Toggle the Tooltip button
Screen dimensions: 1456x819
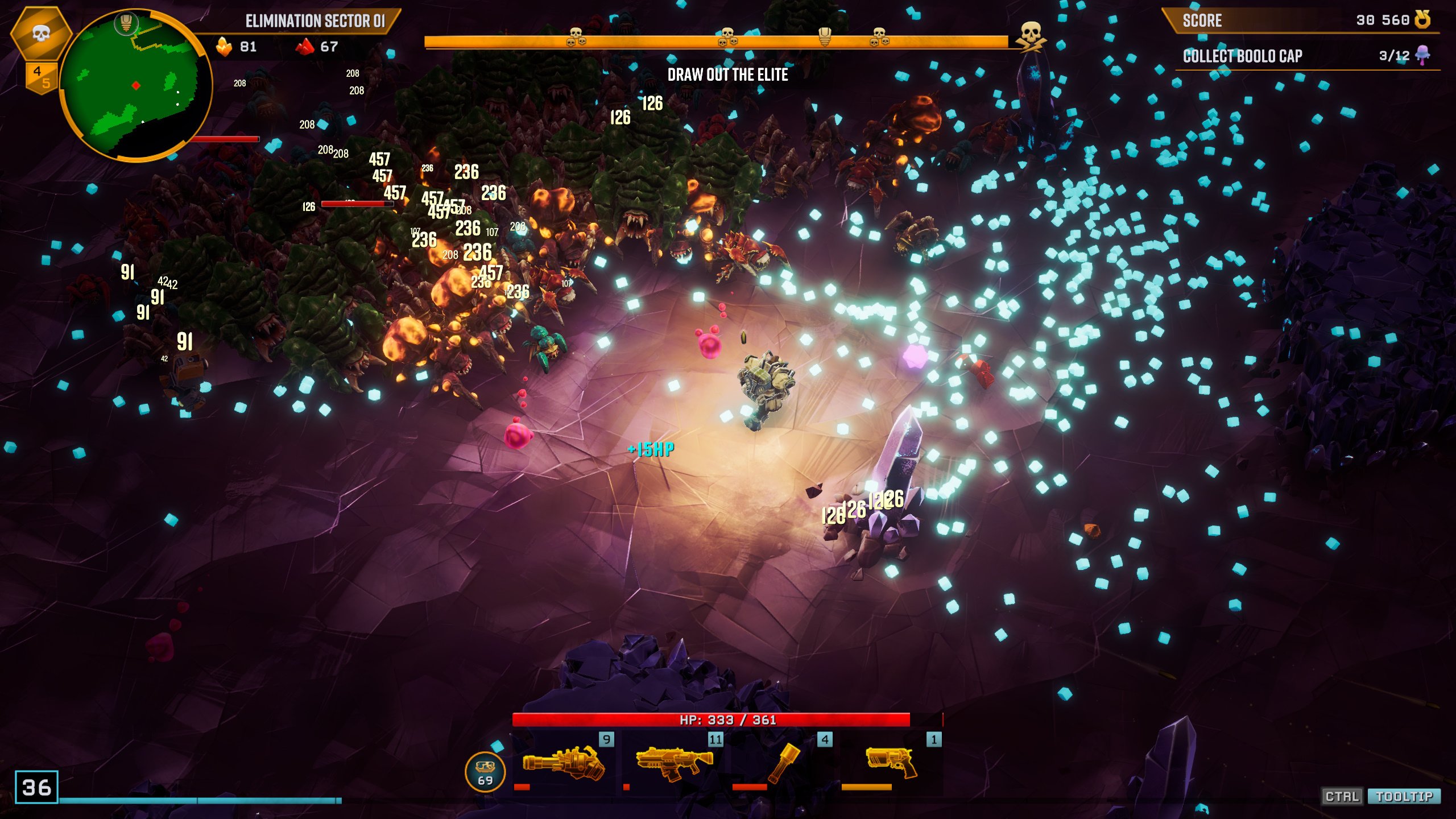point(1404,796)
